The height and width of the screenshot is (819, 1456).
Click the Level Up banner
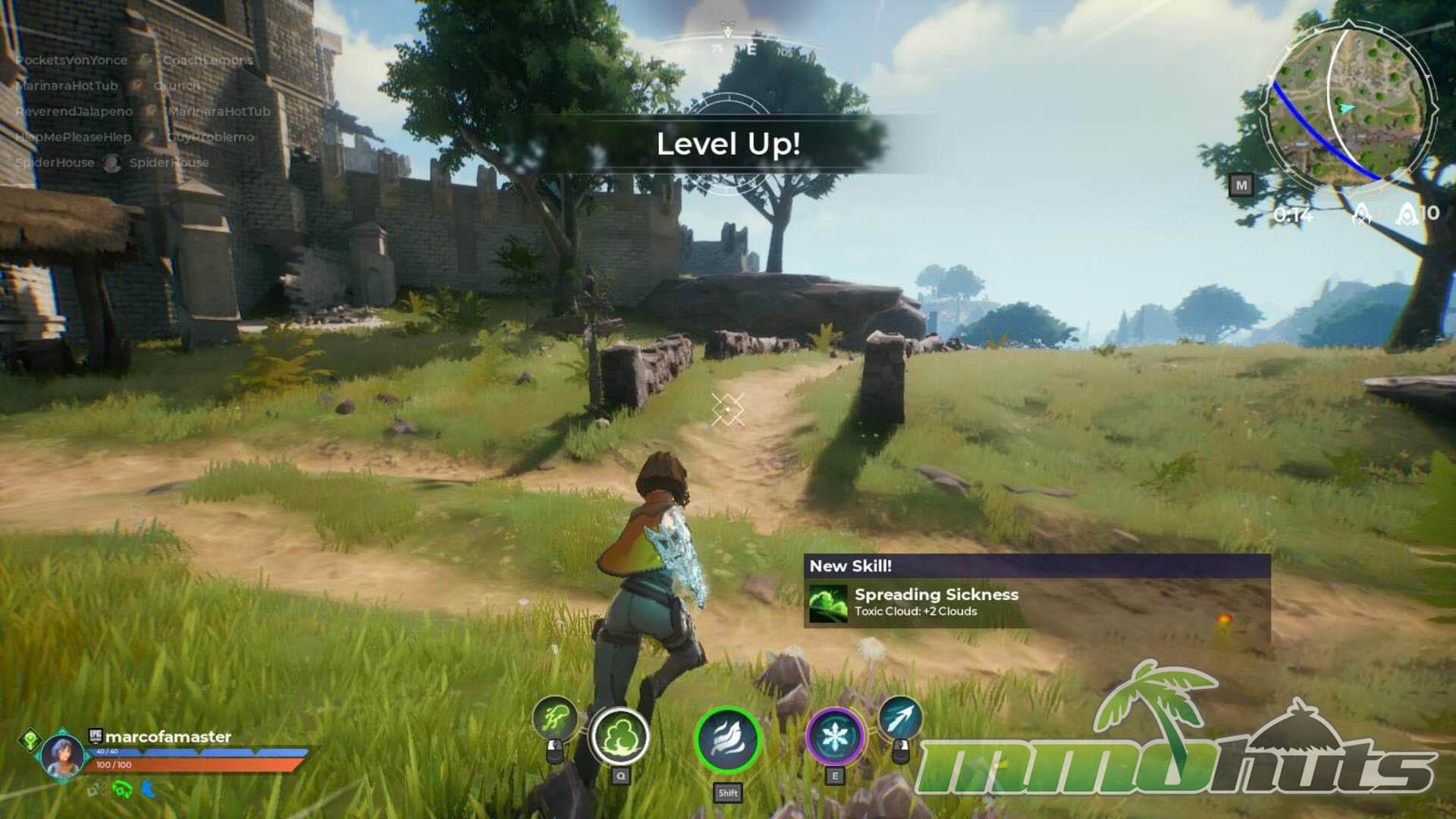pos(728,144)
